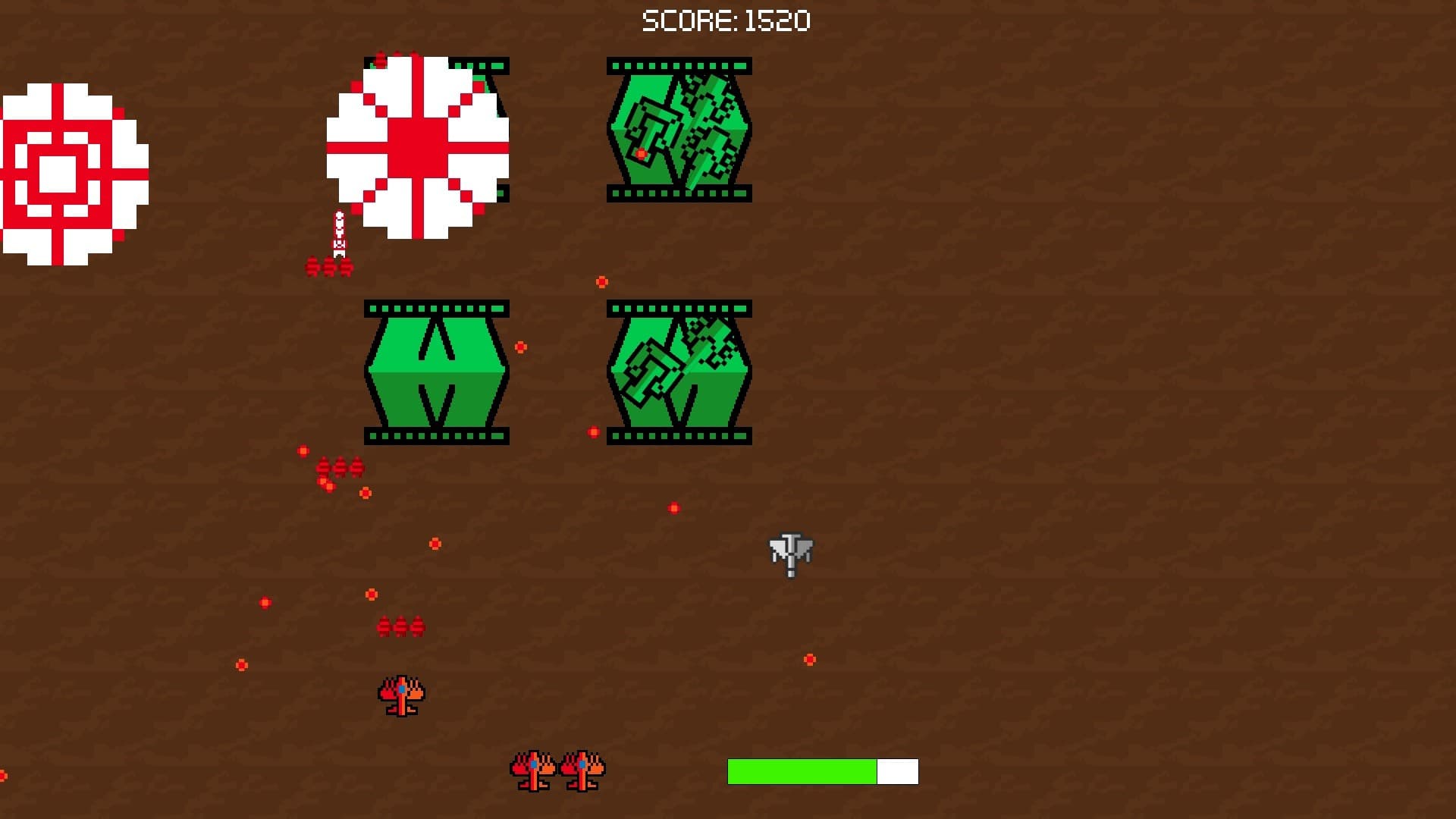Click the white empty portion of the health bar
This screenshot has width=1456, height=819.
pyautogui.click(x=897, y=771)
